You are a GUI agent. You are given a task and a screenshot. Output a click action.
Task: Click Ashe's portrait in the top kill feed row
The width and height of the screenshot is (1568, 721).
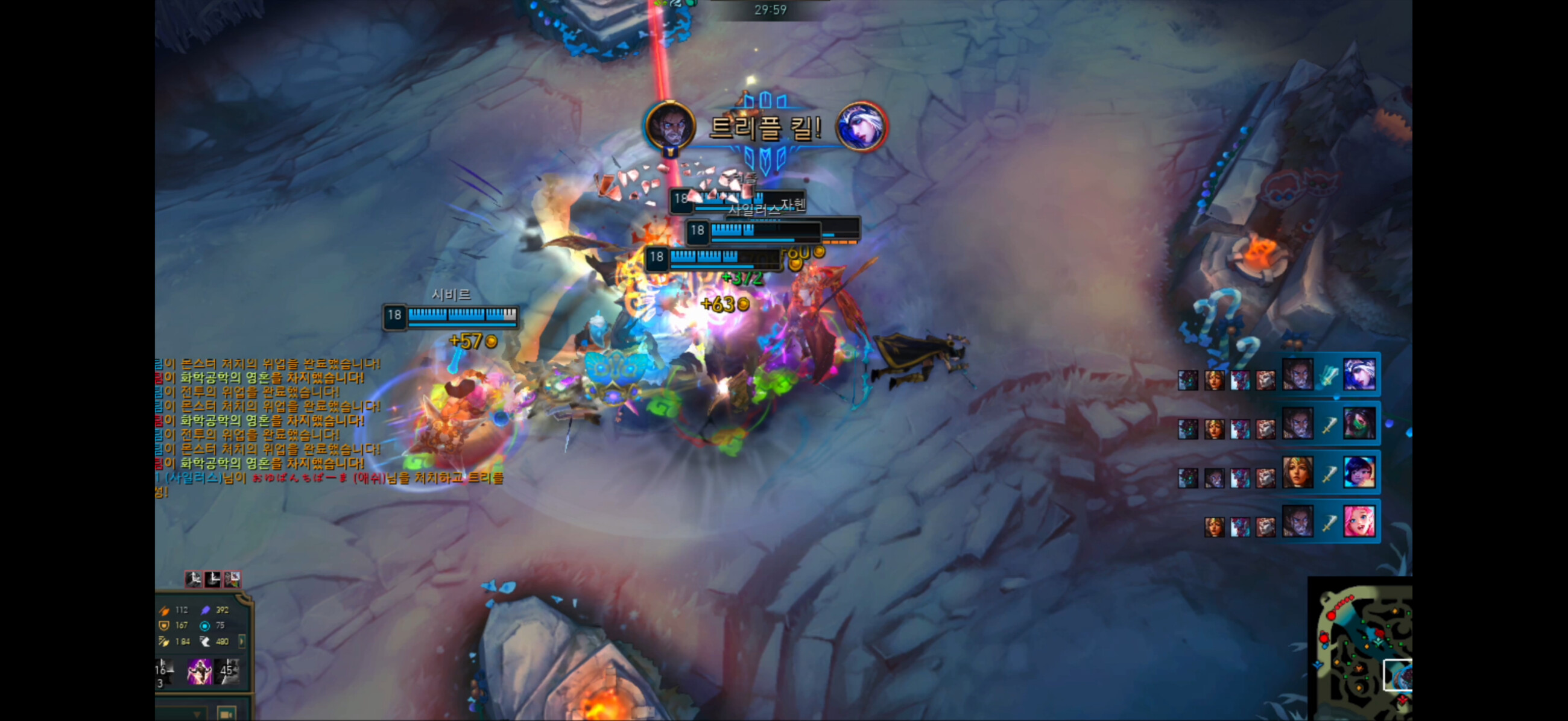[x=1358, y=374]
